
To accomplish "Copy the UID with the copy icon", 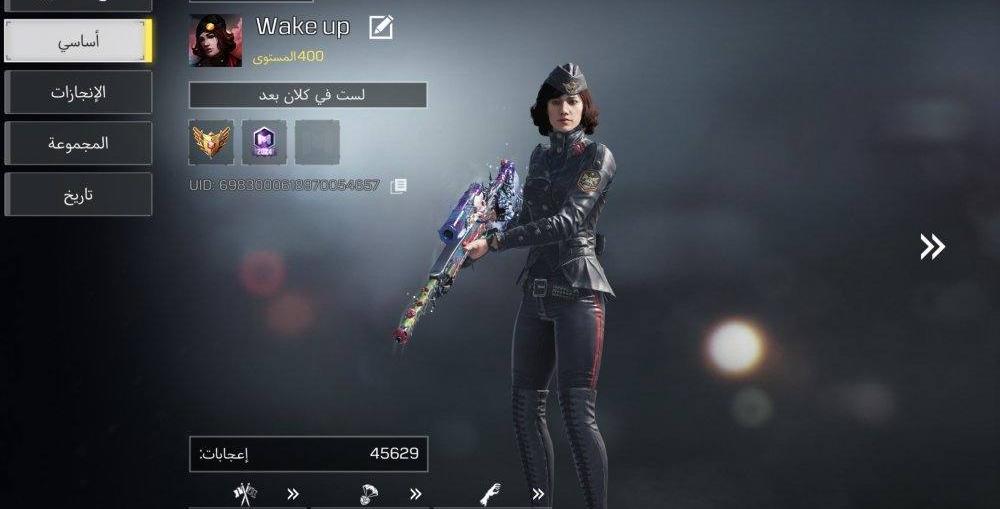I will click(398, 185).
